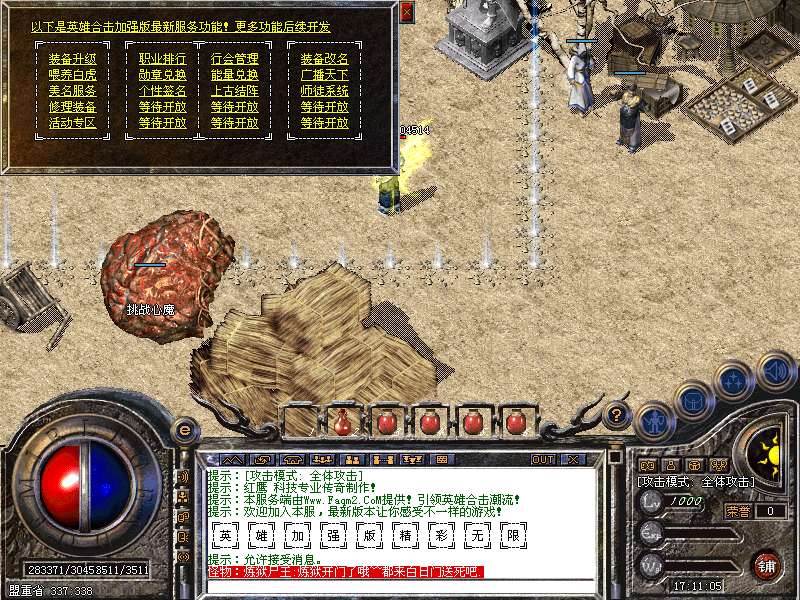This screenshot has height=600, width=800.
Task: Use the gourd potion in the belt
Action: 343,421
